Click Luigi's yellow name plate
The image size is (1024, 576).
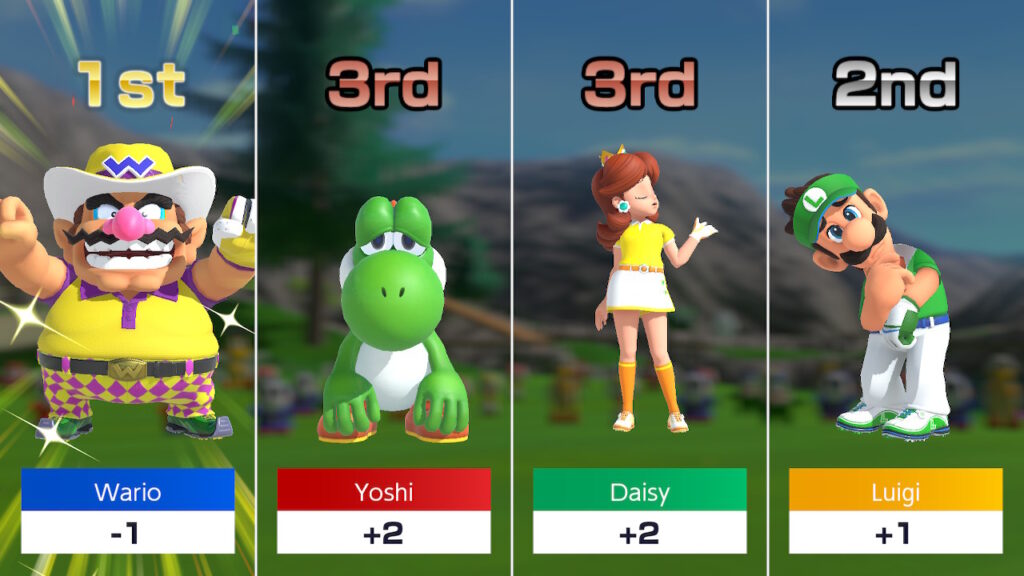[895, 491]
